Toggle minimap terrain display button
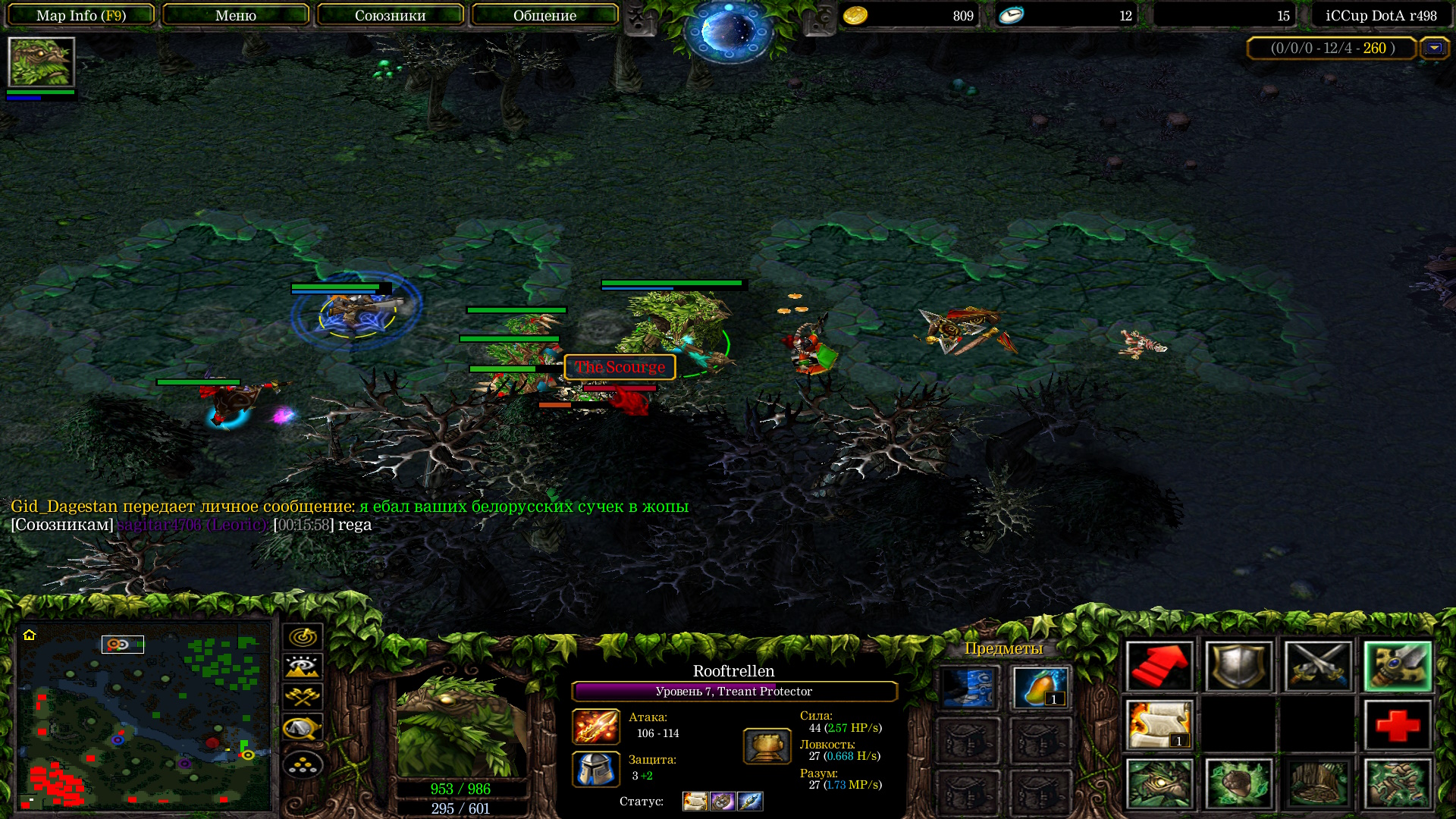Image resolution: width=1456 pixels, height=819 pixels. 303,667
